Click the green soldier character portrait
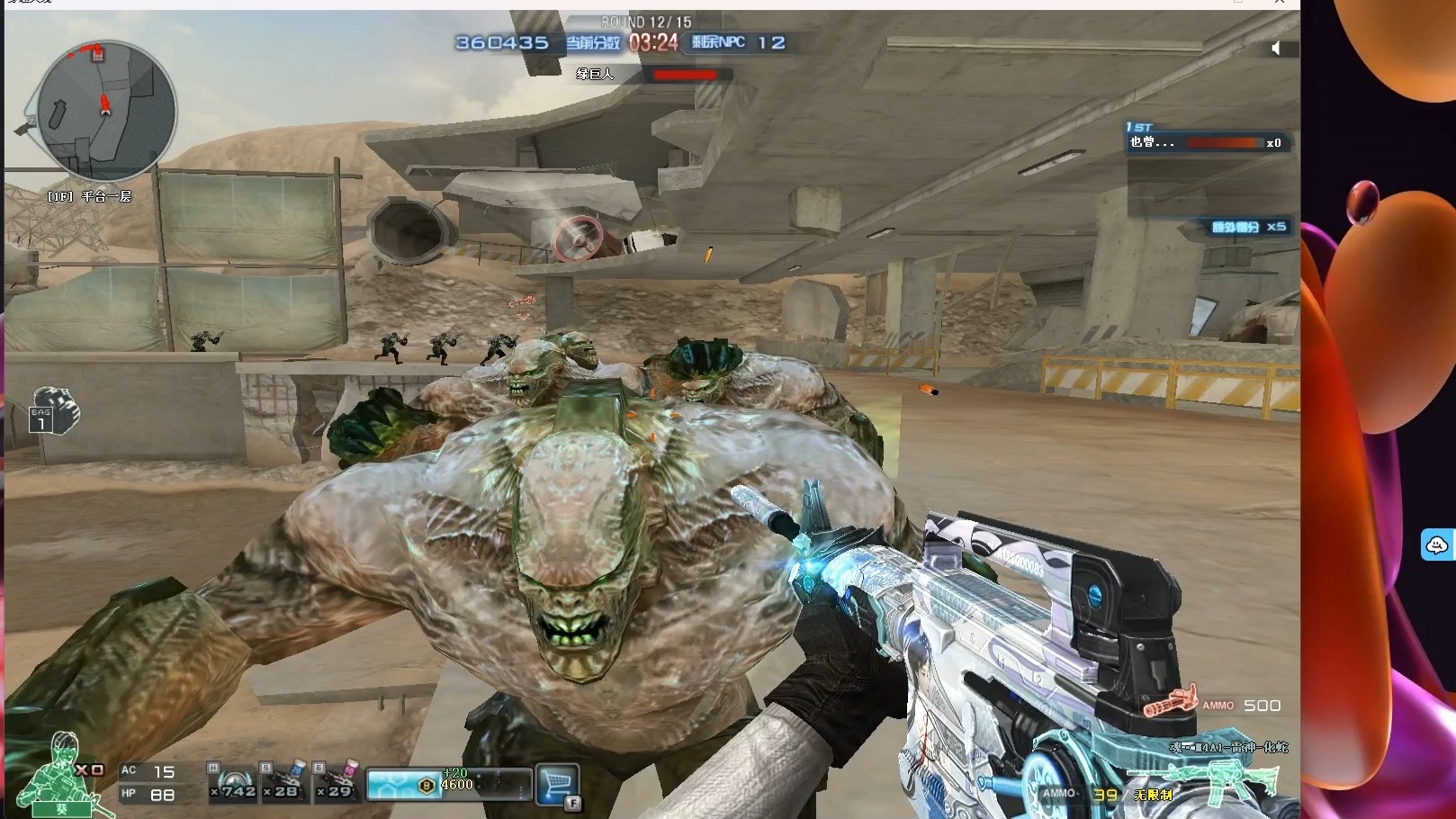Image resolution: width=1456 pixels, height=819 pixels. tap(61, 774)
